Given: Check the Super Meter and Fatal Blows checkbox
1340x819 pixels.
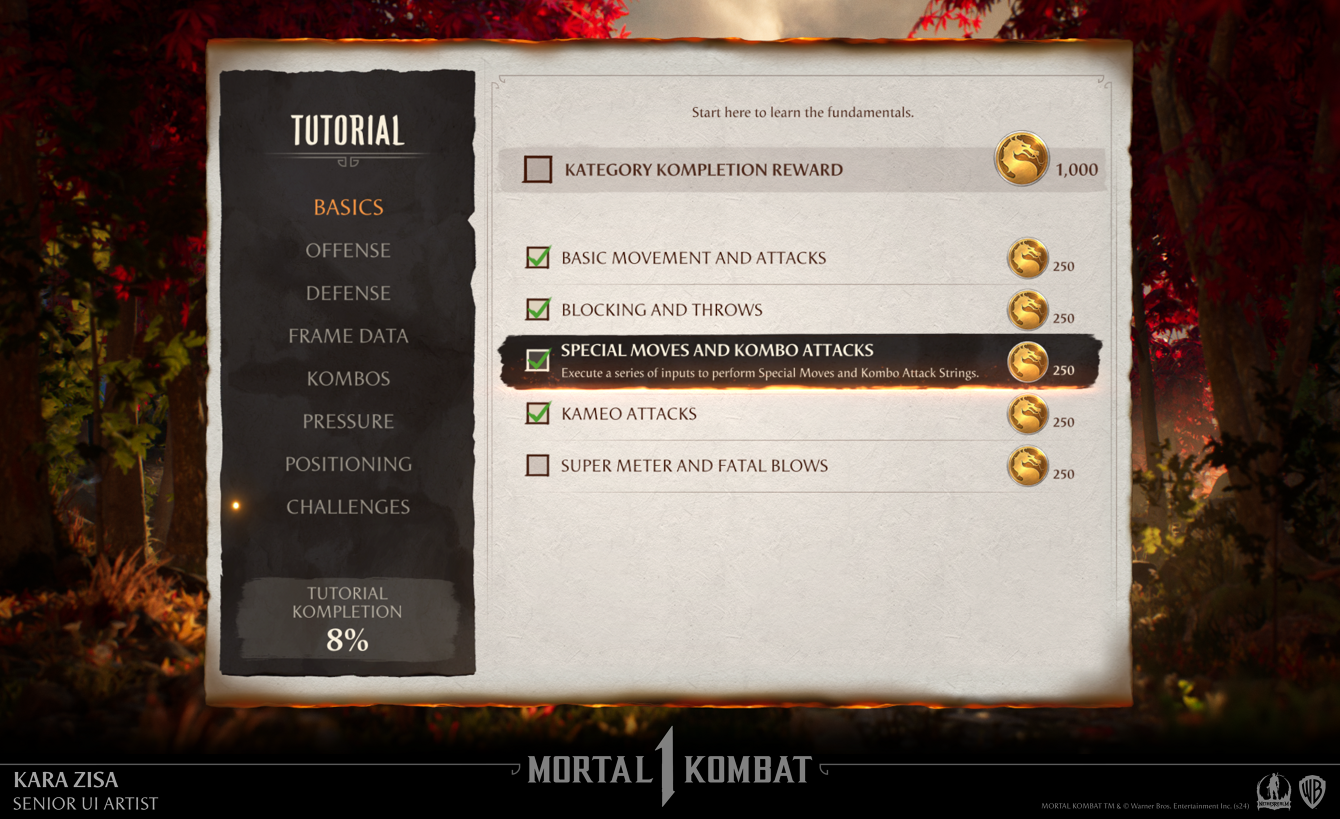Looking at the screenshot, I should pyautogui.click(x=537, y=466).
